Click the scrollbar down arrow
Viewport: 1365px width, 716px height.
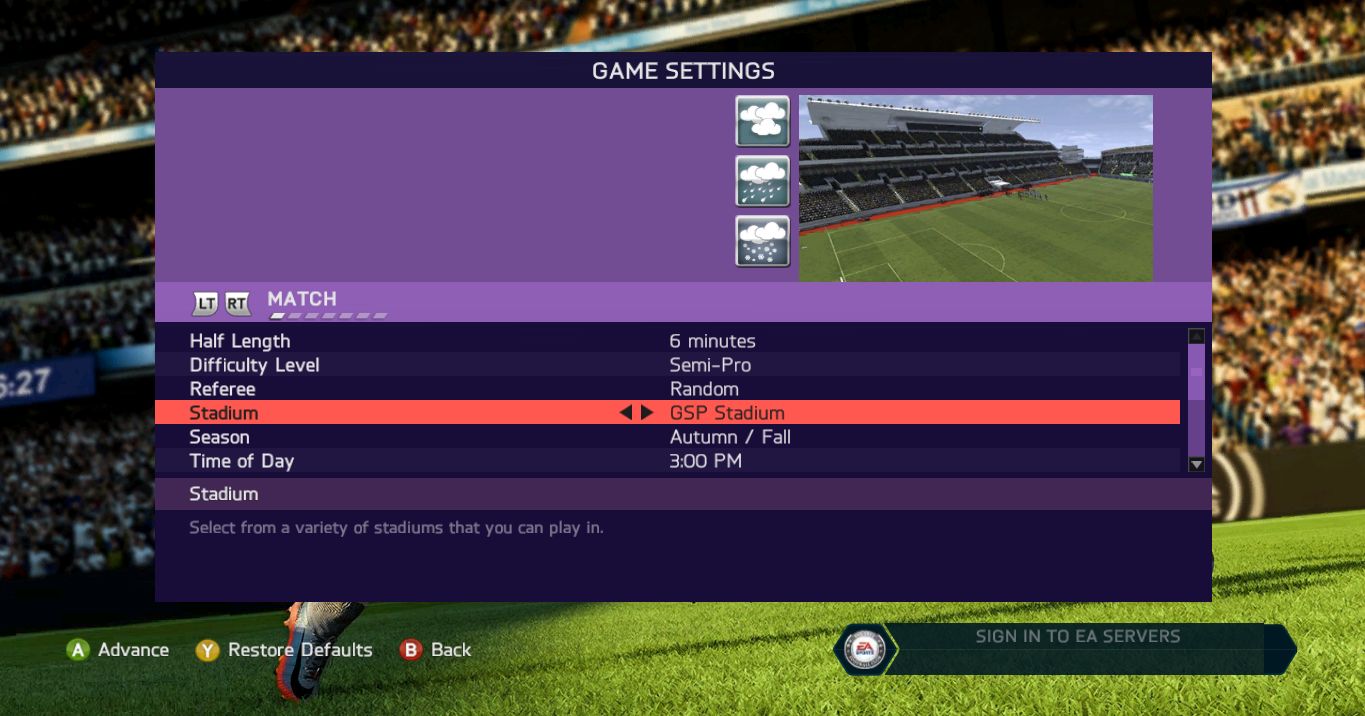[x=1196, y=464]
